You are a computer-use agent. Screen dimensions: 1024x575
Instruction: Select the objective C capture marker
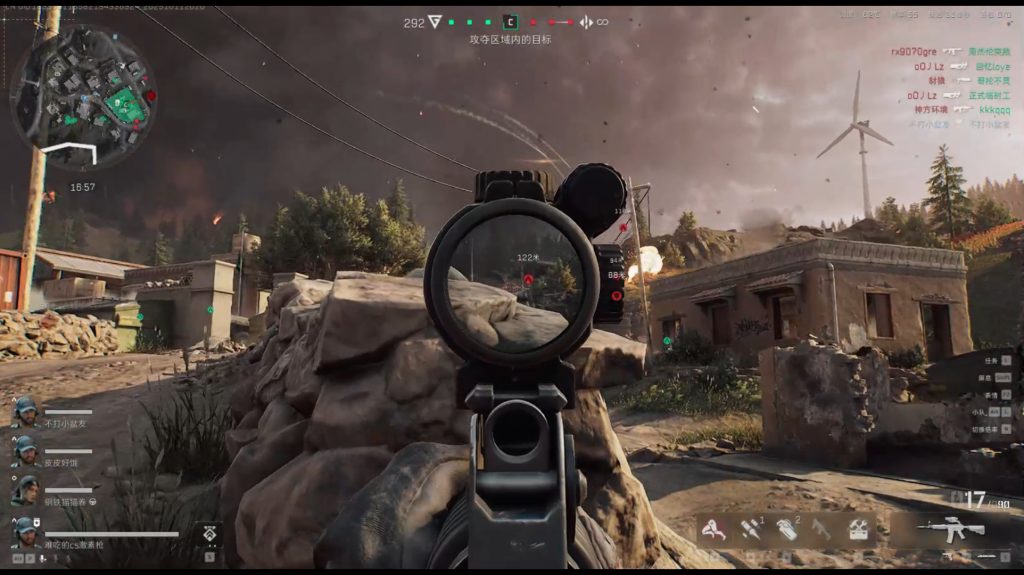(x=510, y=21)
